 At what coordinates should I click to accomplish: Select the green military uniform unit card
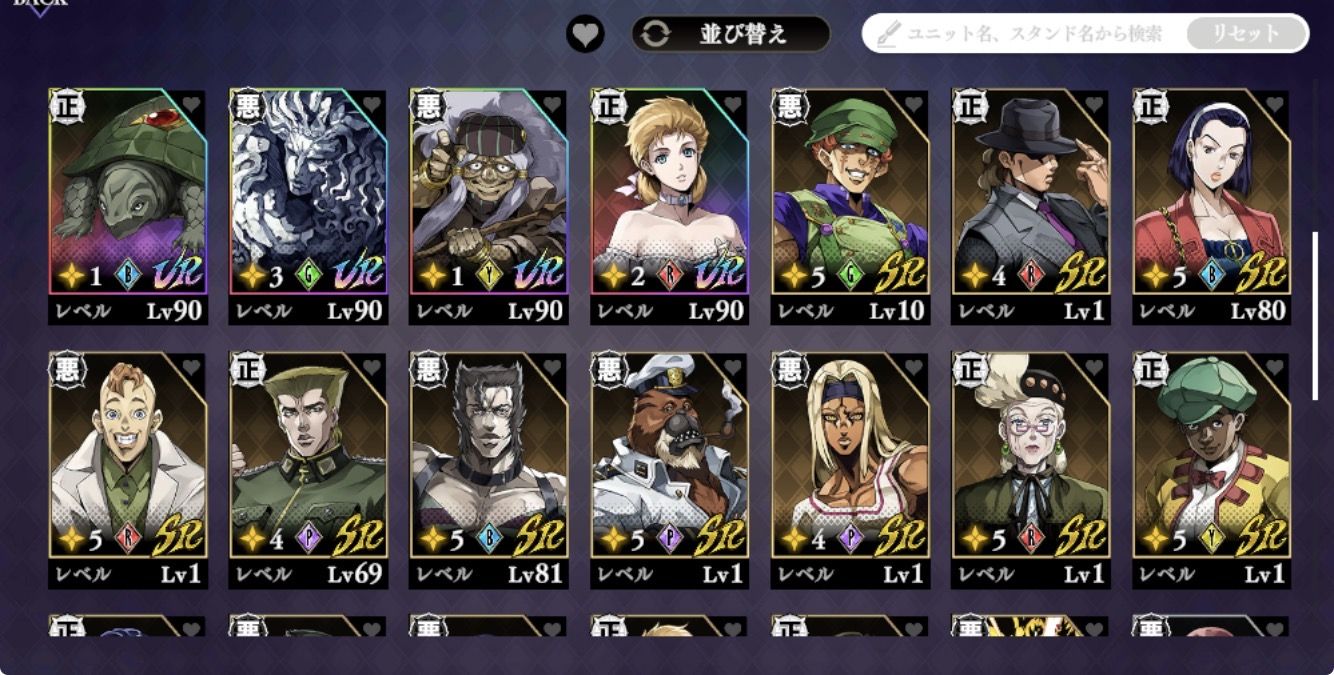pyautogui.click(x=308, y=455)
